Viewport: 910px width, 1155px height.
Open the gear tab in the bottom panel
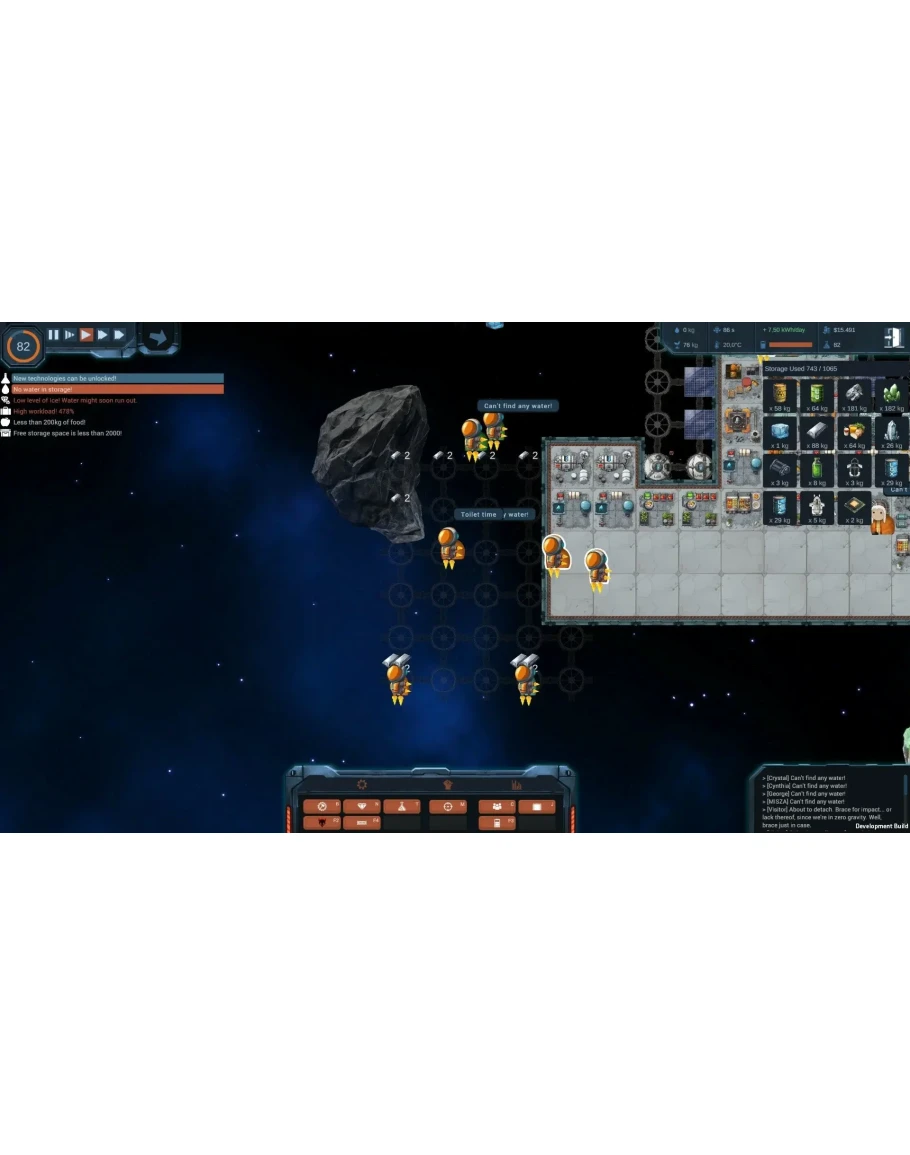[x=362, y=785]
